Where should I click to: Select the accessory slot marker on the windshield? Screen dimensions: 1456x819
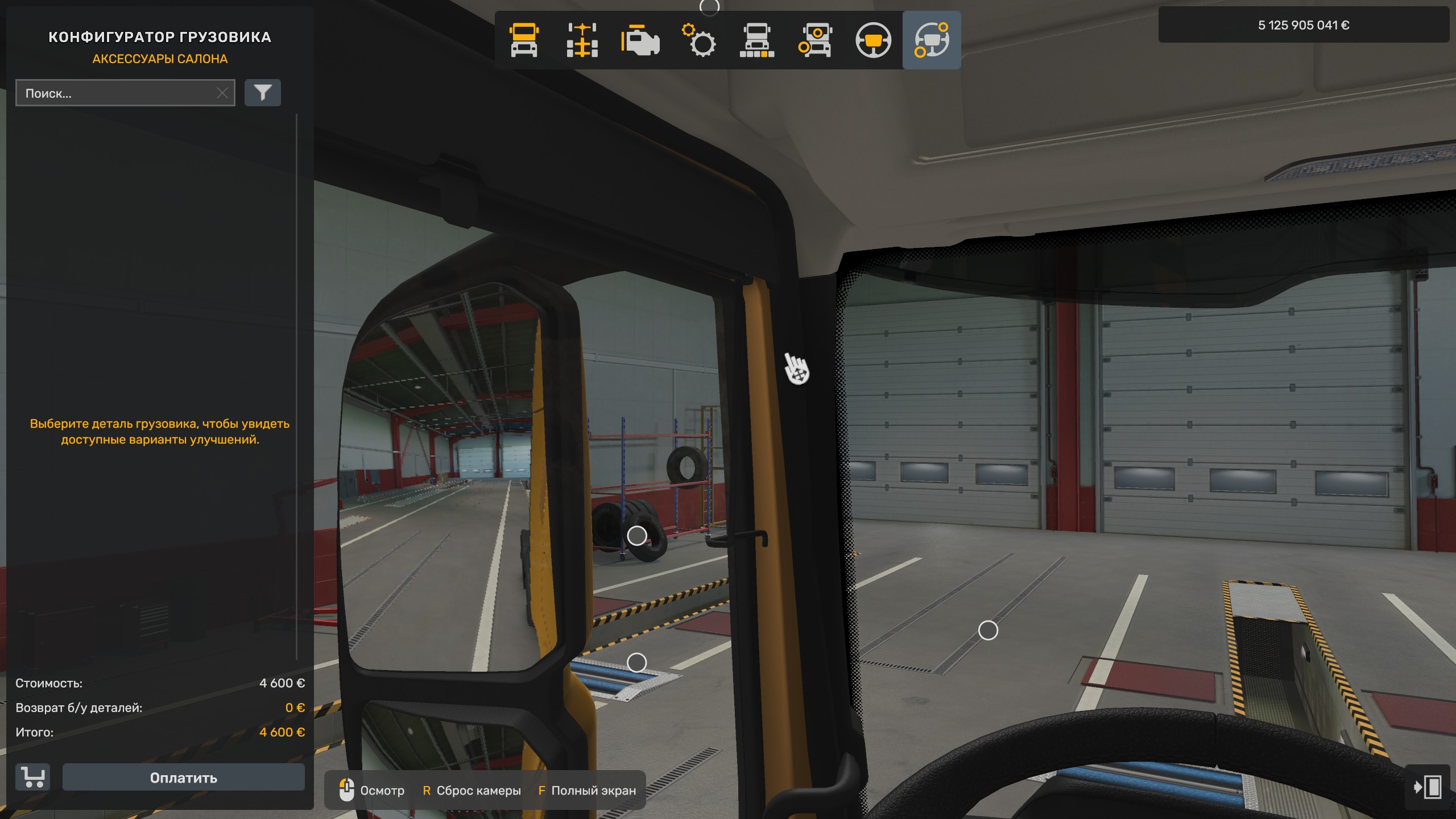988,630
